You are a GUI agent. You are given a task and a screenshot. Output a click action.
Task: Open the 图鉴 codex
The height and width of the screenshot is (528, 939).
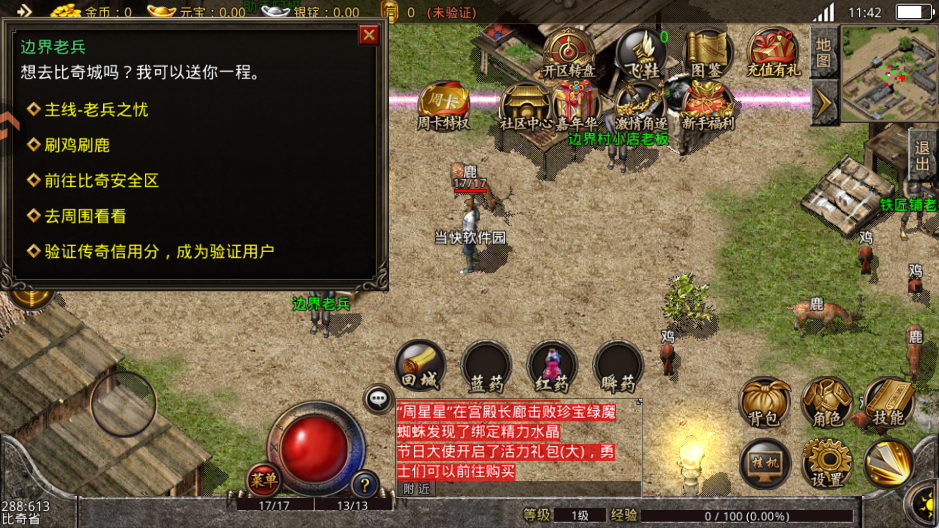[x=707, y=52]
